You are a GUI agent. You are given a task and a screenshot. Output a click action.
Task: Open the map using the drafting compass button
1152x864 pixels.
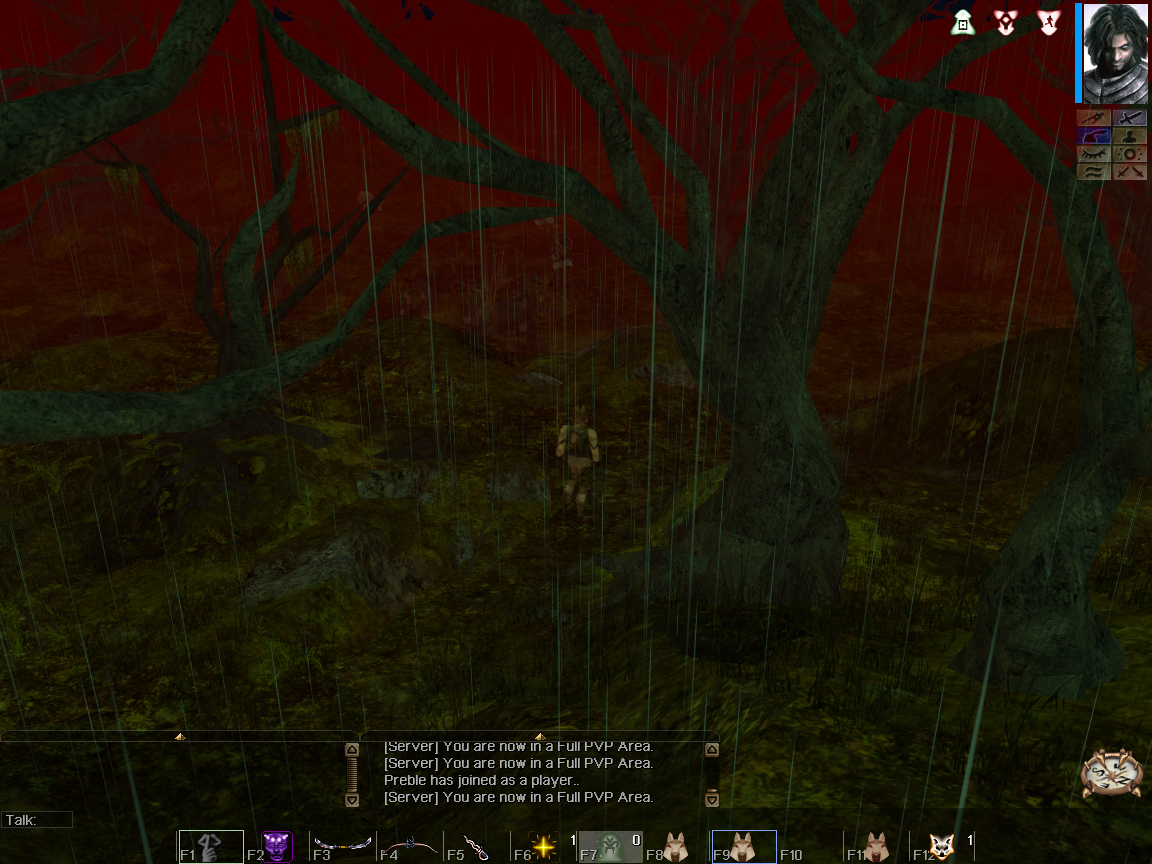coord(1093,118)
